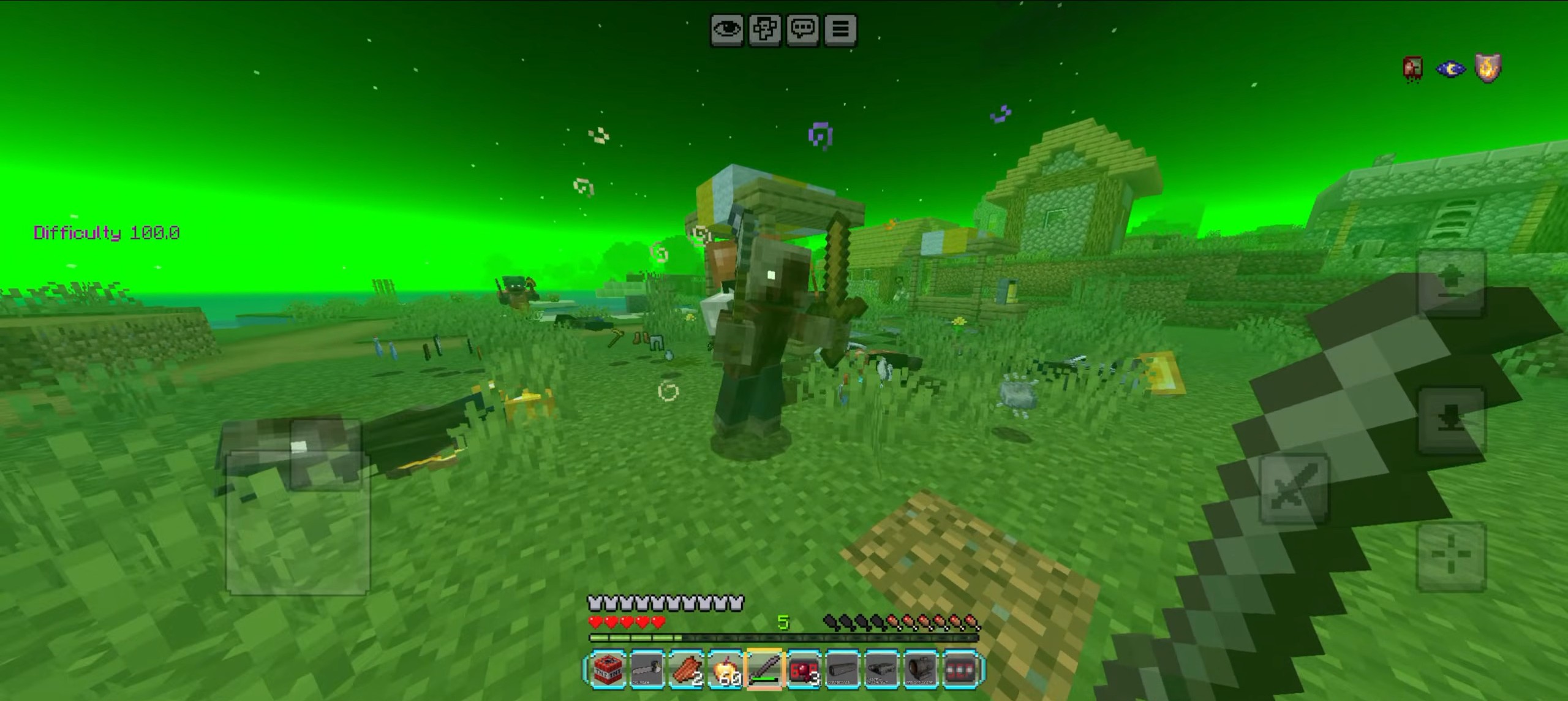The height and width of the screenshot is (701, 1568).
Task: Select the binoculars hotbar slot
Action: click(882, 670)
